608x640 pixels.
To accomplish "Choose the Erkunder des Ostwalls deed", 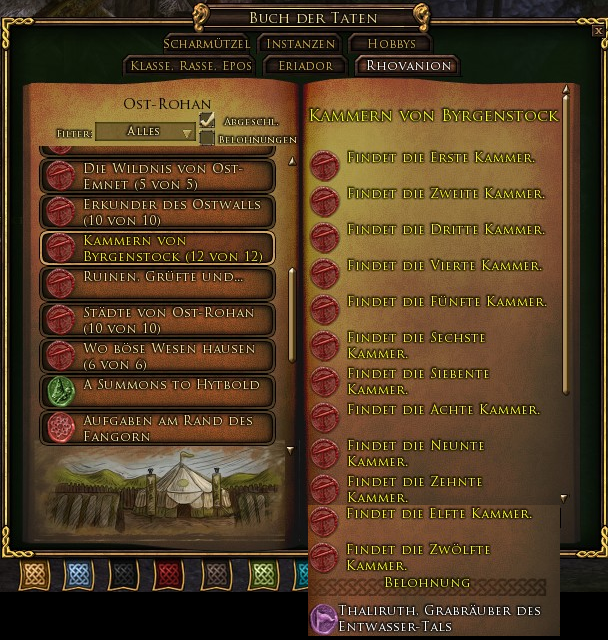I will pos(157,212).
